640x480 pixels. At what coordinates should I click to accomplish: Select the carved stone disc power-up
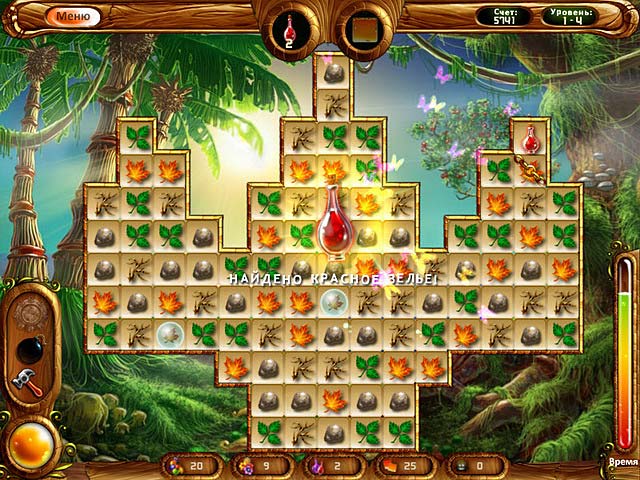click(29, 313)
